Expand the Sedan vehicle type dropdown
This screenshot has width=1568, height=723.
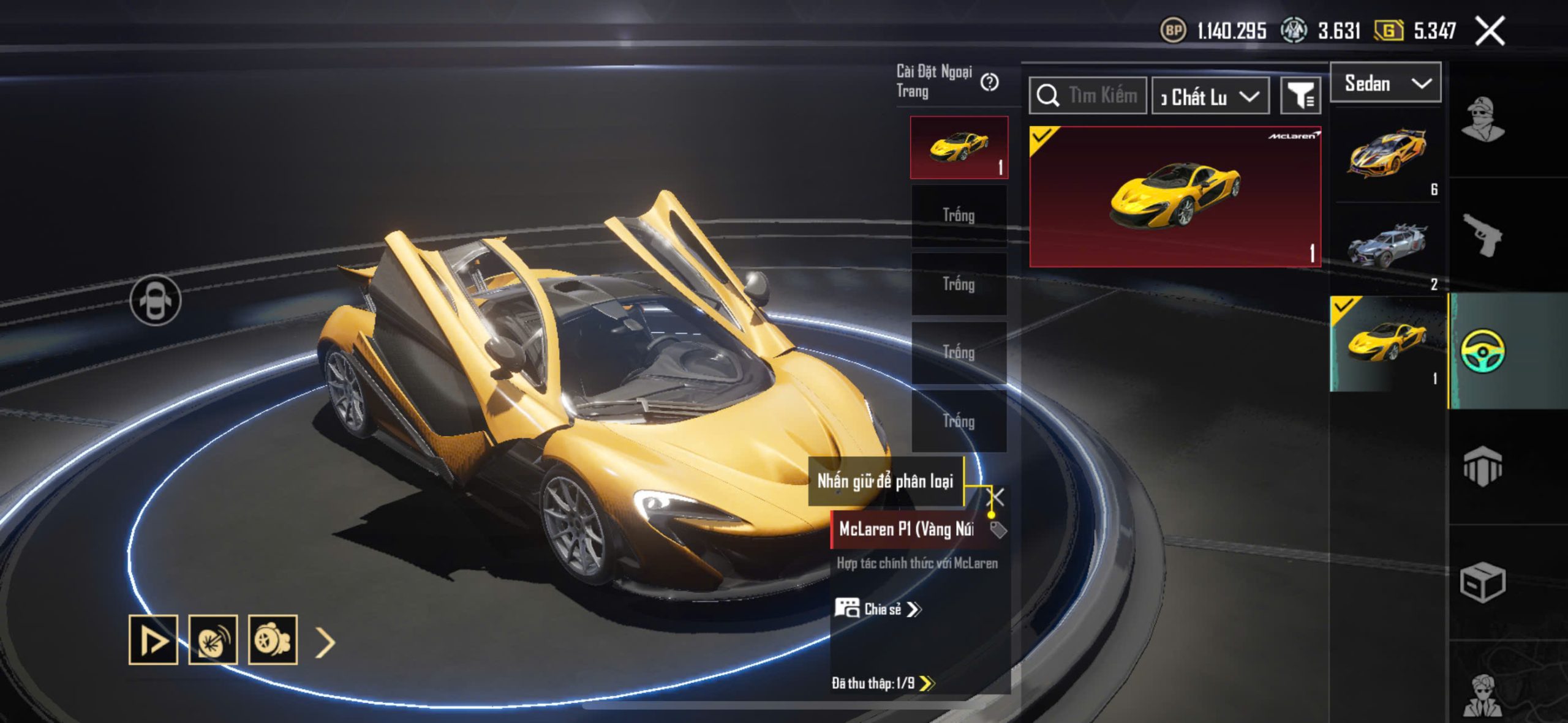click(x=1385, y=83)
